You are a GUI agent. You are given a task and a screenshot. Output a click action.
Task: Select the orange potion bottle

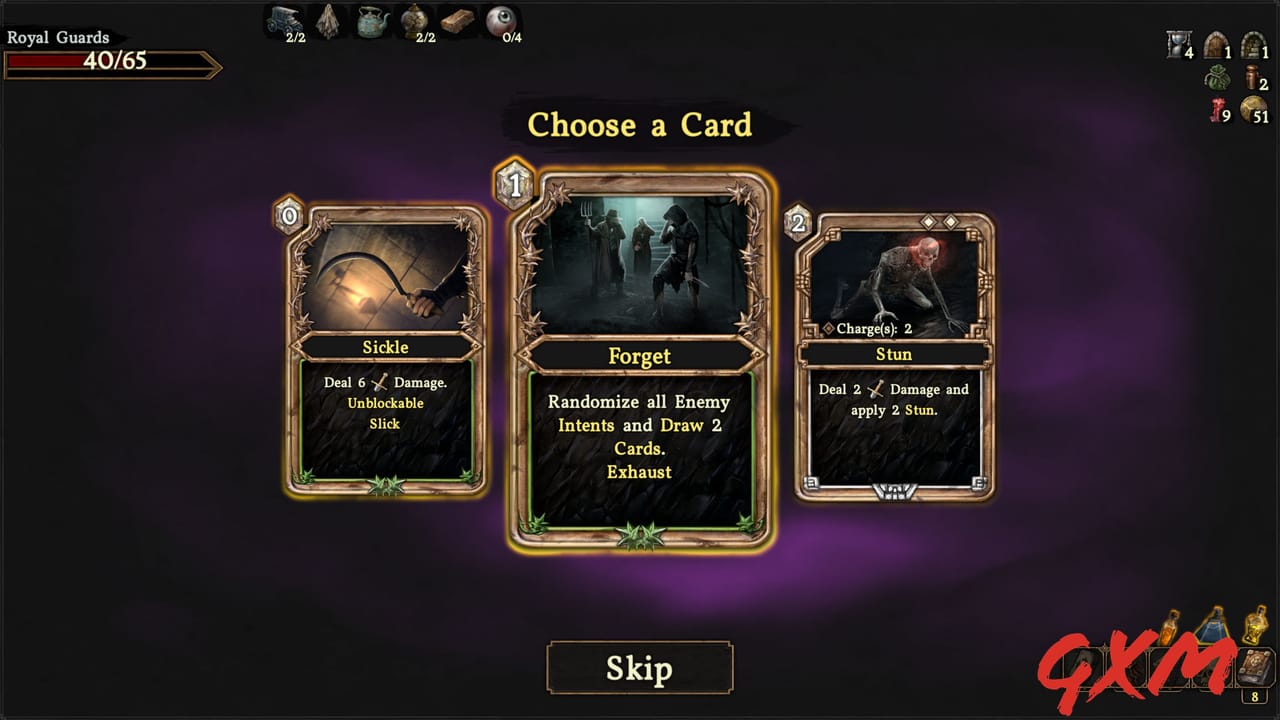pos(1170,628)
